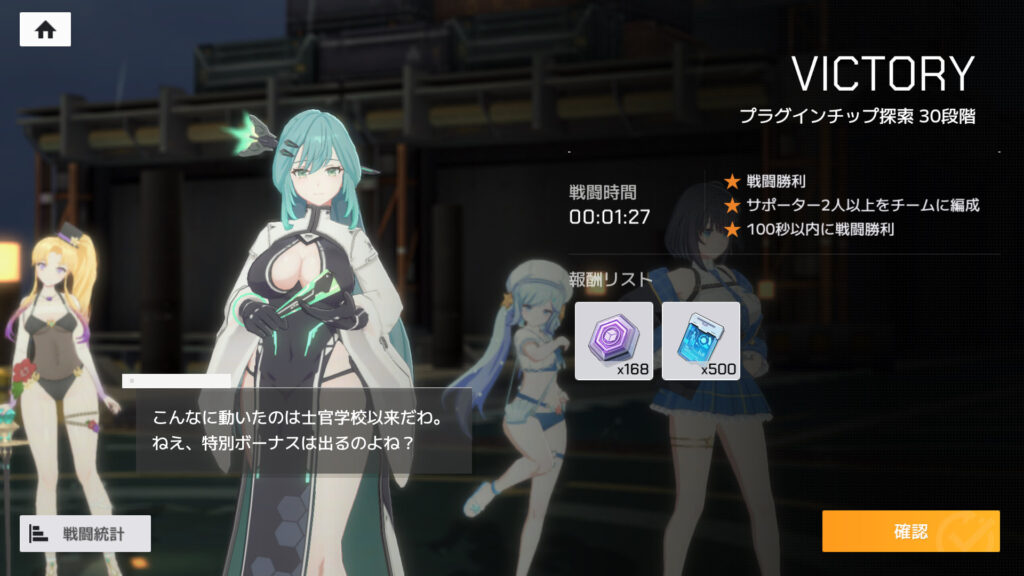The height and width of the screenshot is (576, 1024).
Task: Go to the home screen
Action: point(45,30)
